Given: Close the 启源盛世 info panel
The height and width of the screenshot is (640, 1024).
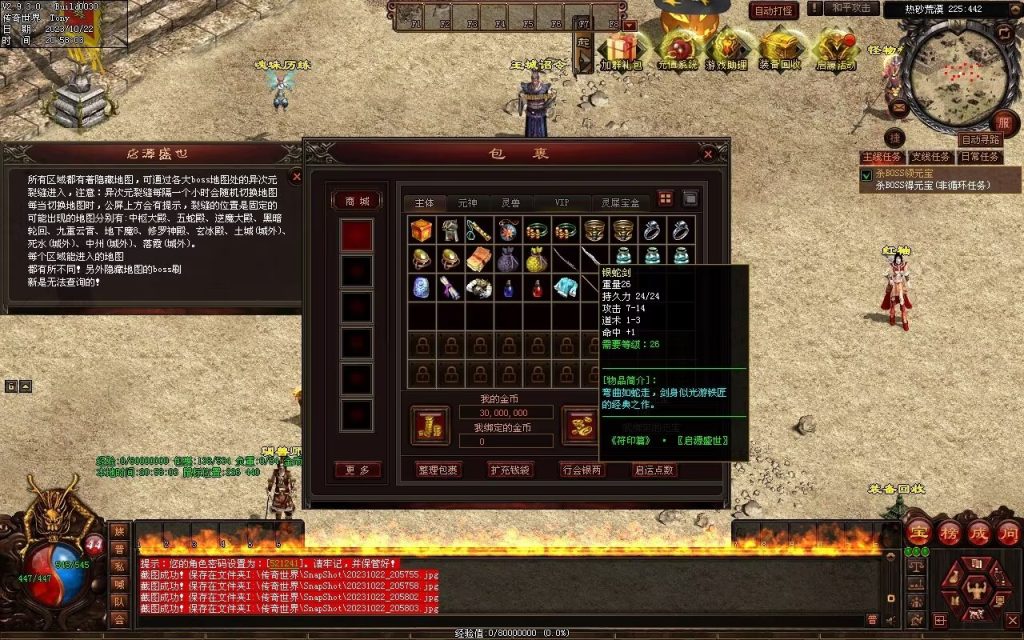Looking at the screenshot, I should (x=296, y=177).
